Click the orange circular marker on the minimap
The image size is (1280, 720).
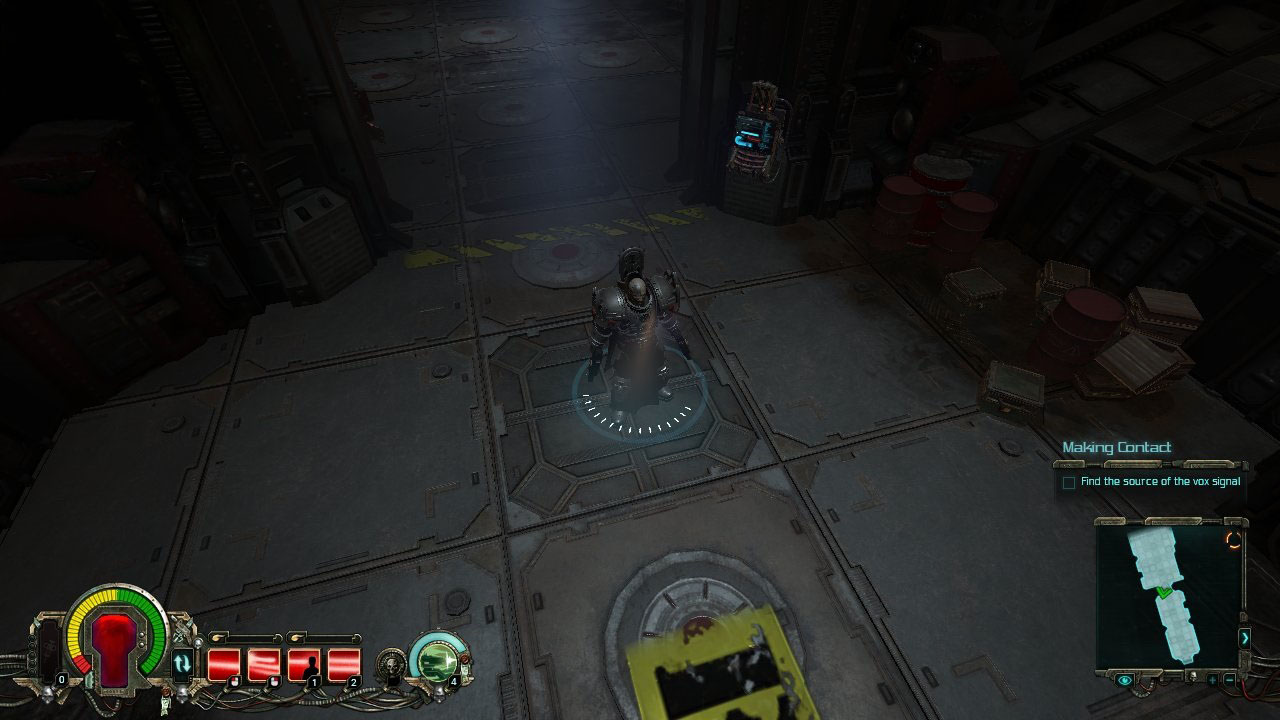[1233, 540]
